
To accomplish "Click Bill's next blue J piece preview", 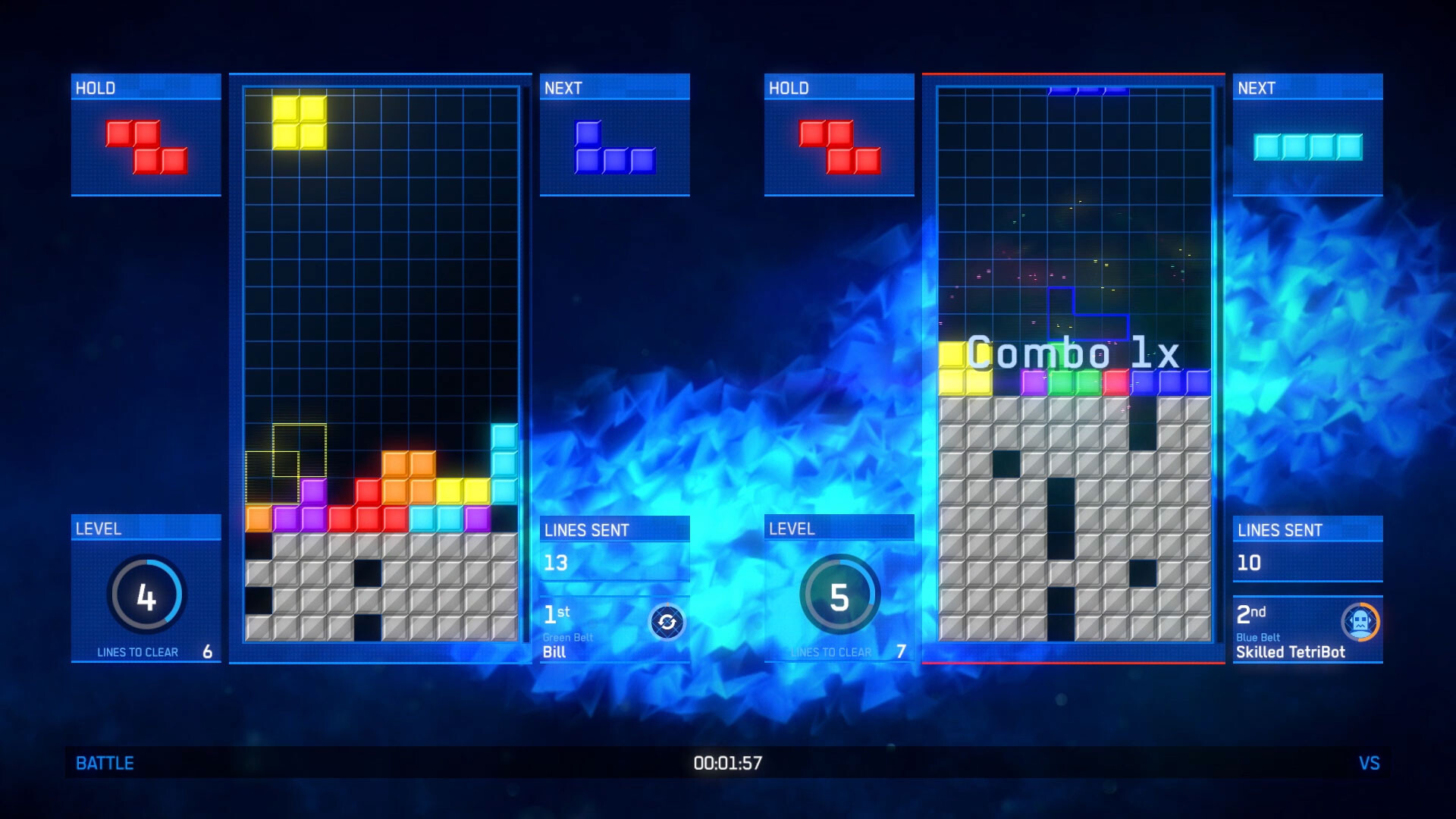I will (614, 148).
